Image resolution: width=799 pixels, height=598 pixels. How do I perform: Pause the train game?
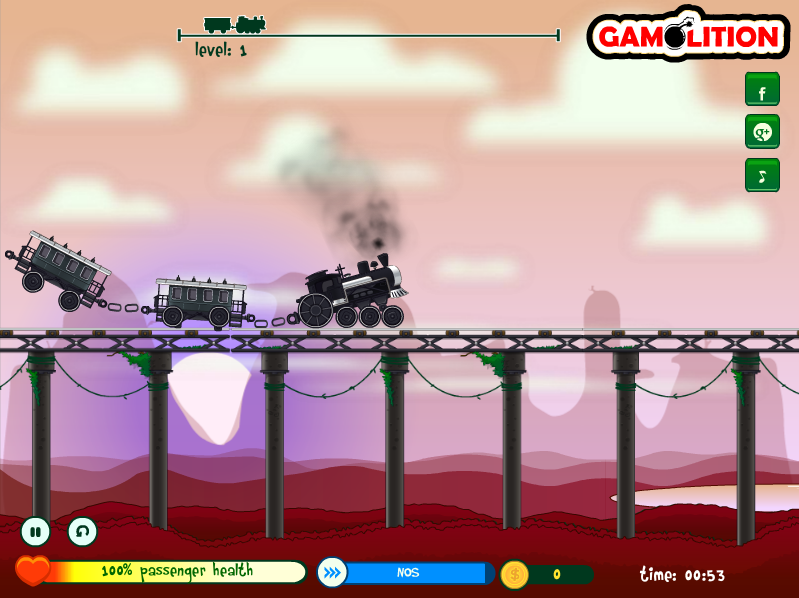click(x=36, y=531)
